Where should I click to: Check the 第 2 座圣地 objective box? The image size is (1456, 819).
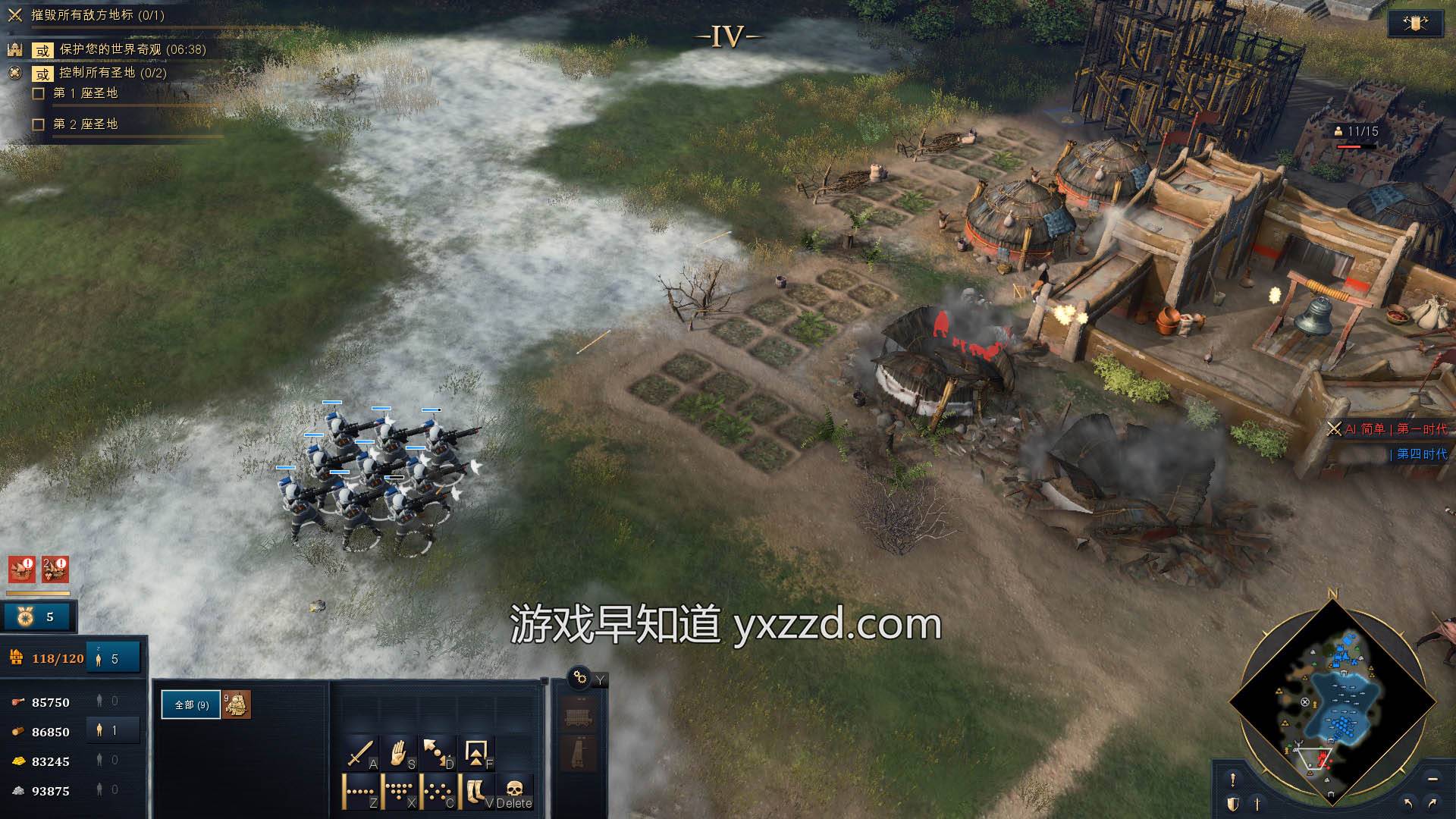(x=39, y=124)
